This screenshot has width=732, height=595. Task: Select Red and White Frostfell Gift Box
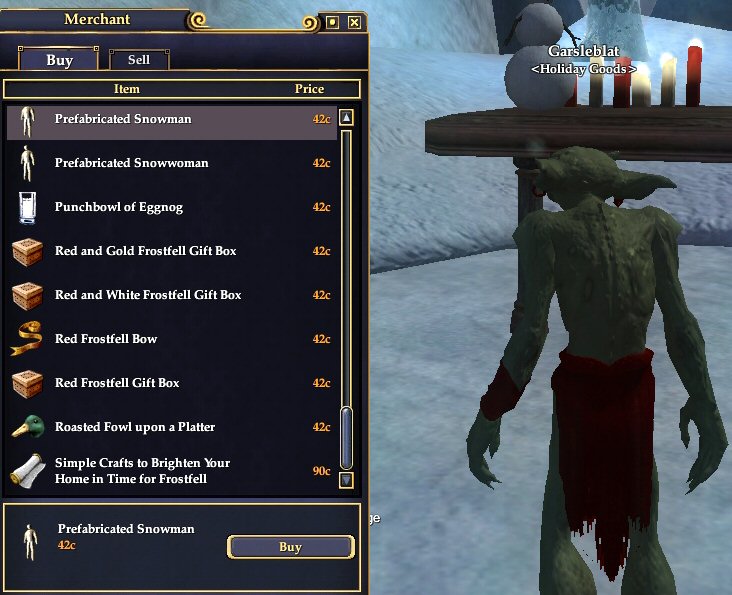pyautogui.click(x=170, y=295)
